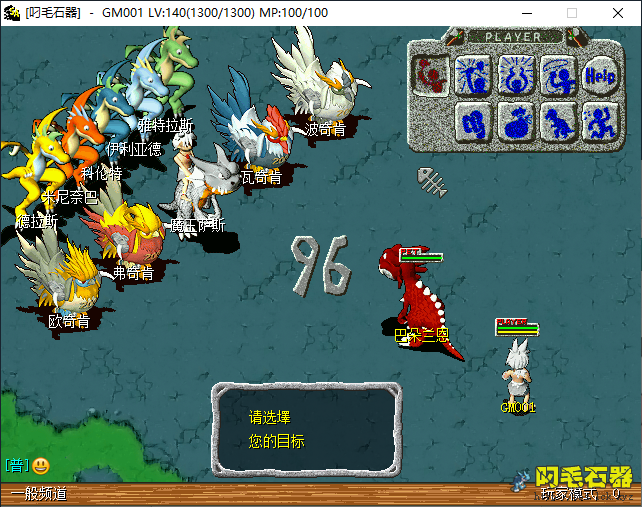This screenshot has height=507, width=642.
Task: Minimize the game window
Action: pos(526,13)
